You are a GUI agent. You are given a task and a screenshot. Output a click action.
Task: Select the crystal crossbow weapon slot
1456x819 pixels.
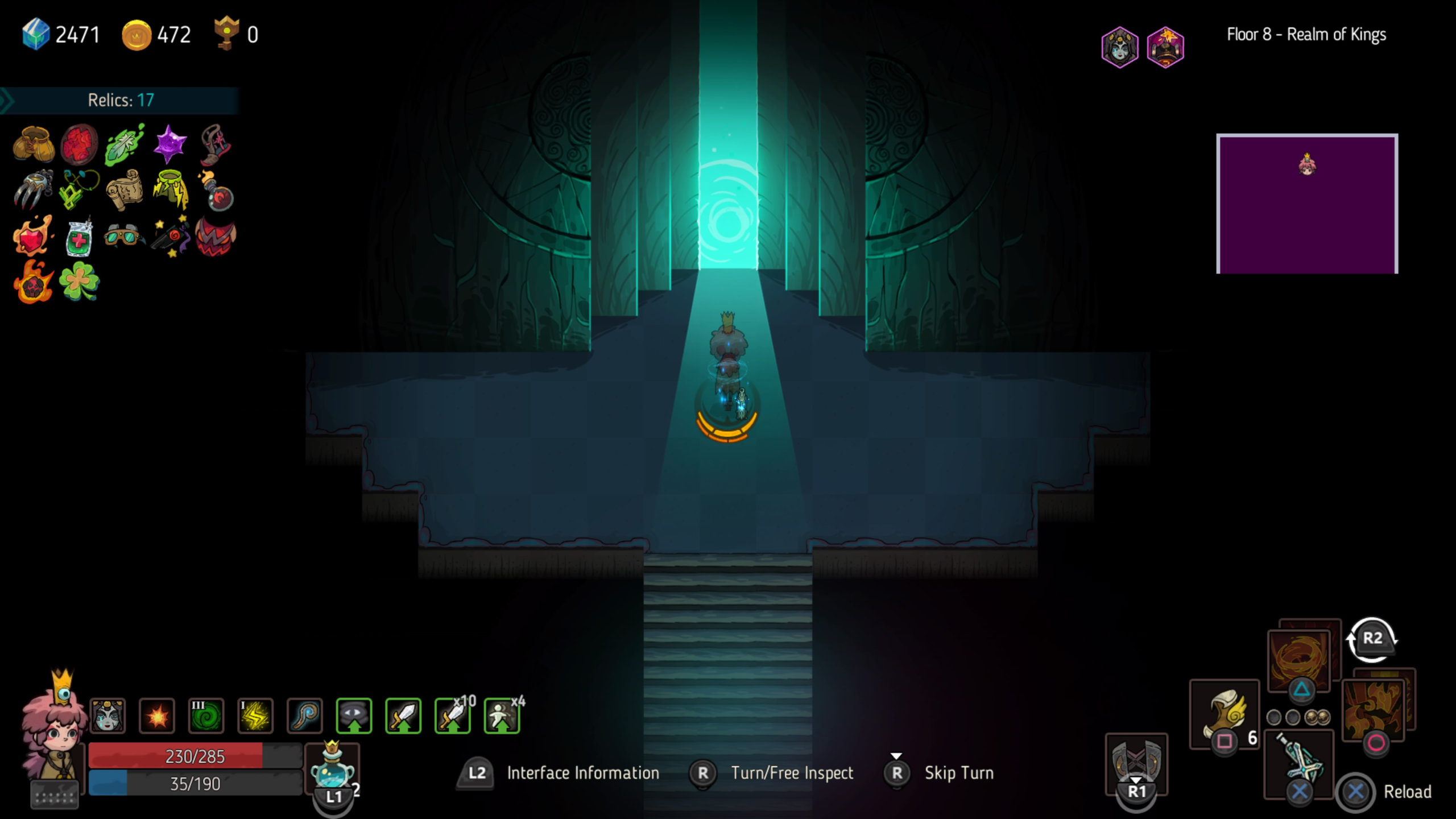coord(1298,762)
